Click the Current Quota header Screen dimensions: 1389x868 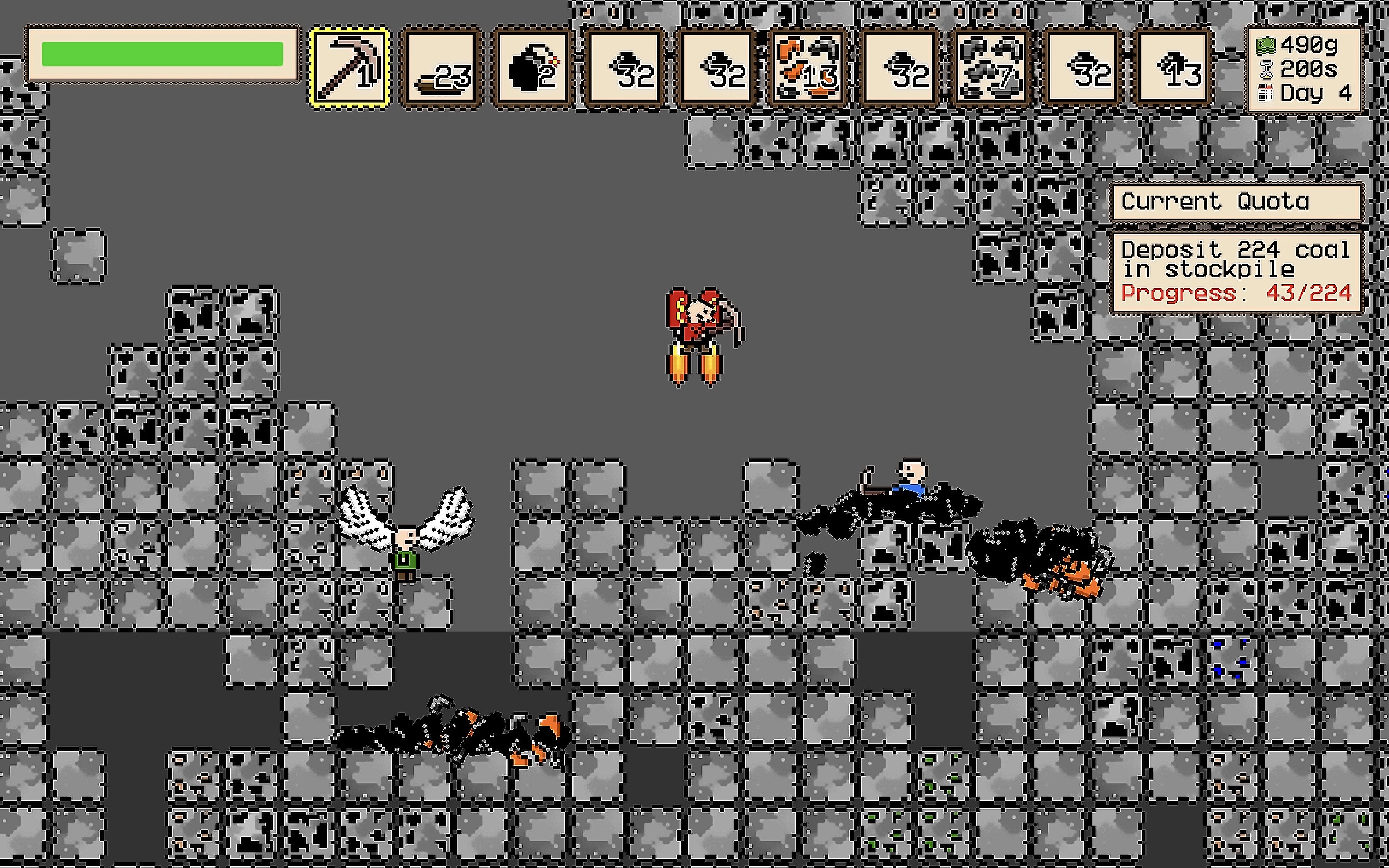(x=1237, y=202)
